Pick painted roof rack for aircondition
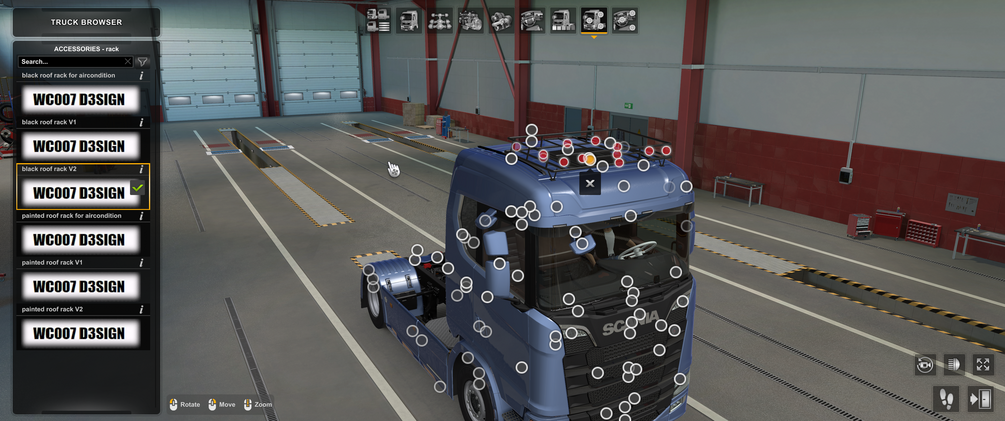1005x421 pixels. pos(80,239)
